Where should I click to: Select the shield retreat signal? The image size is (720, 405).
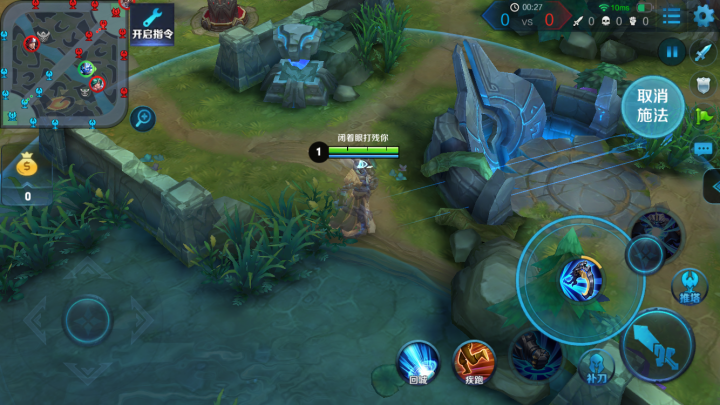pyautogui.click(x=704, y=85)
